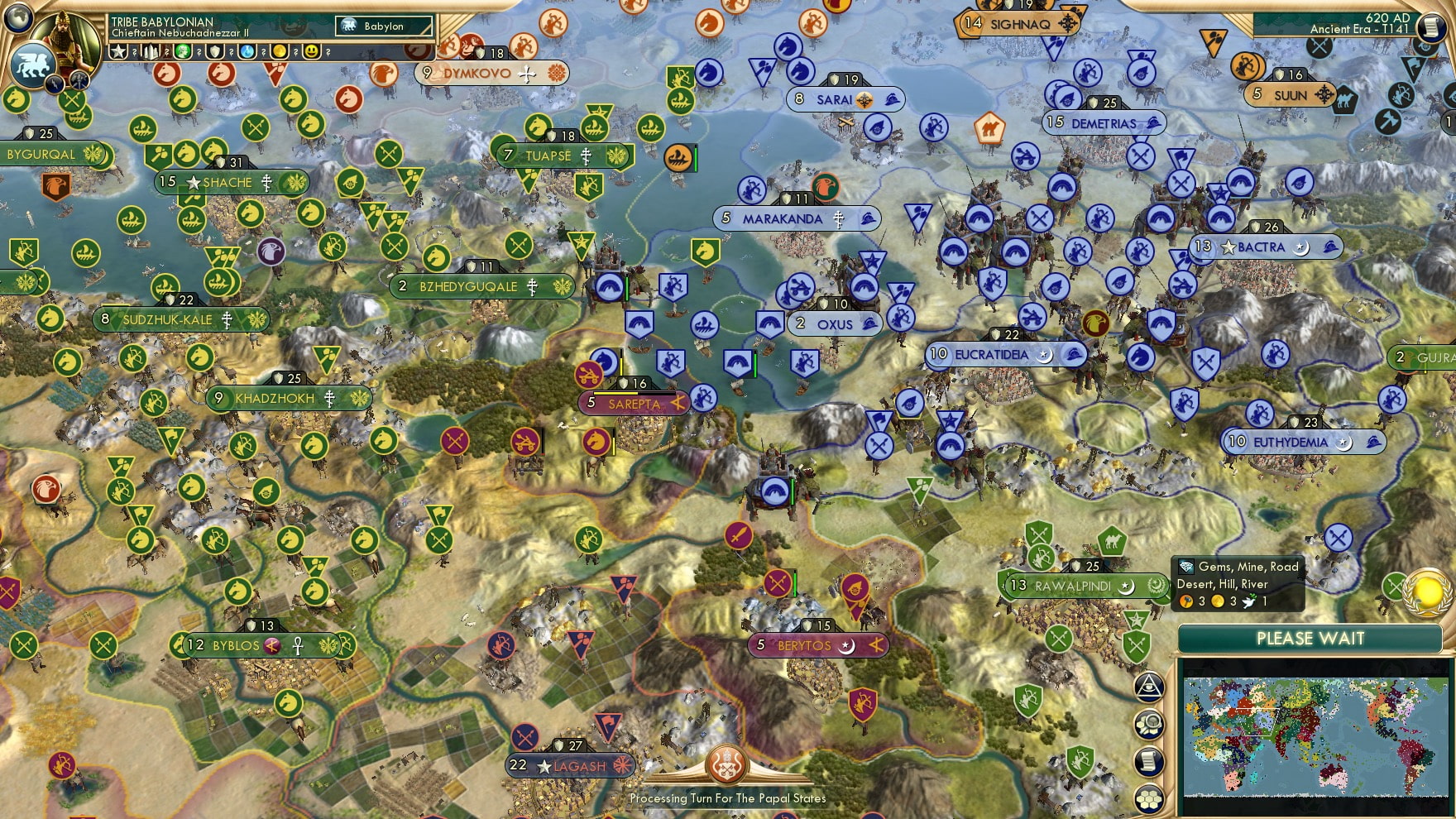Click the gold coin icon in top bar
Image resolution: width=1456 pixels, height=819 pixels.
pyautogui.click(x=280, y=51)
